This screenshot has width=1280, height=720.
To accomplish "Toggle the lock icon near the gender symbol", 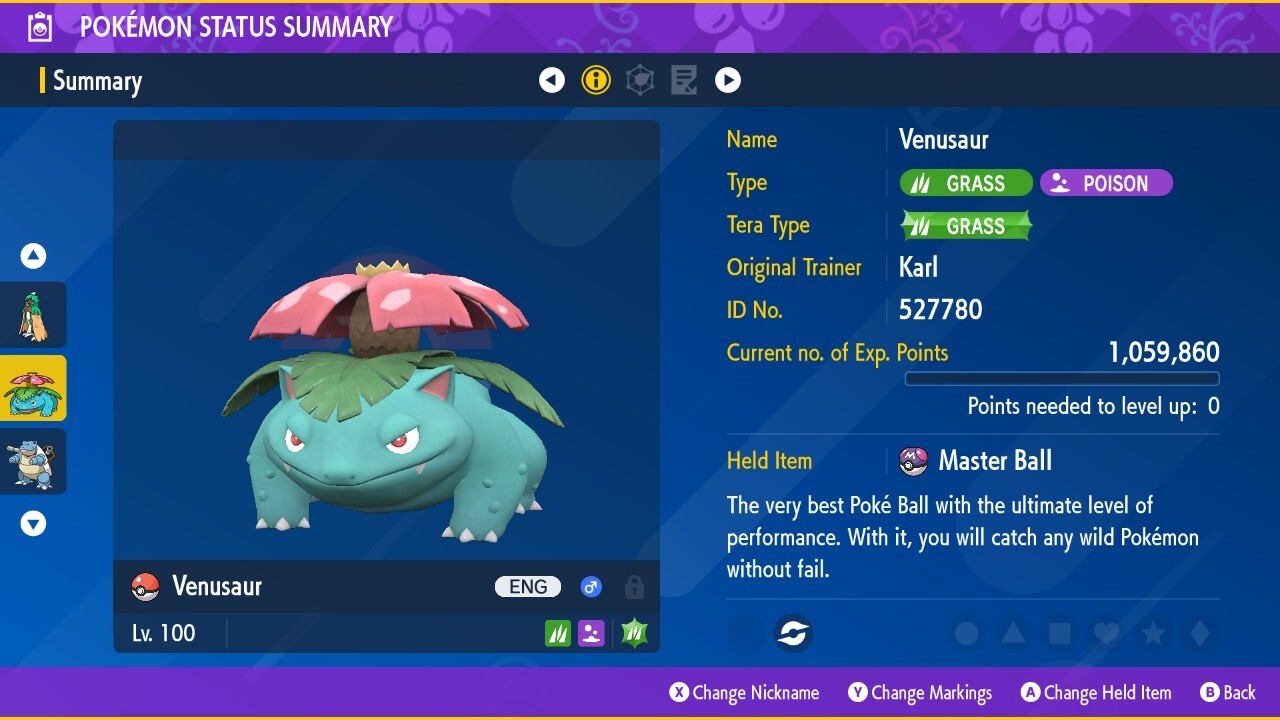I will point(634,587).
